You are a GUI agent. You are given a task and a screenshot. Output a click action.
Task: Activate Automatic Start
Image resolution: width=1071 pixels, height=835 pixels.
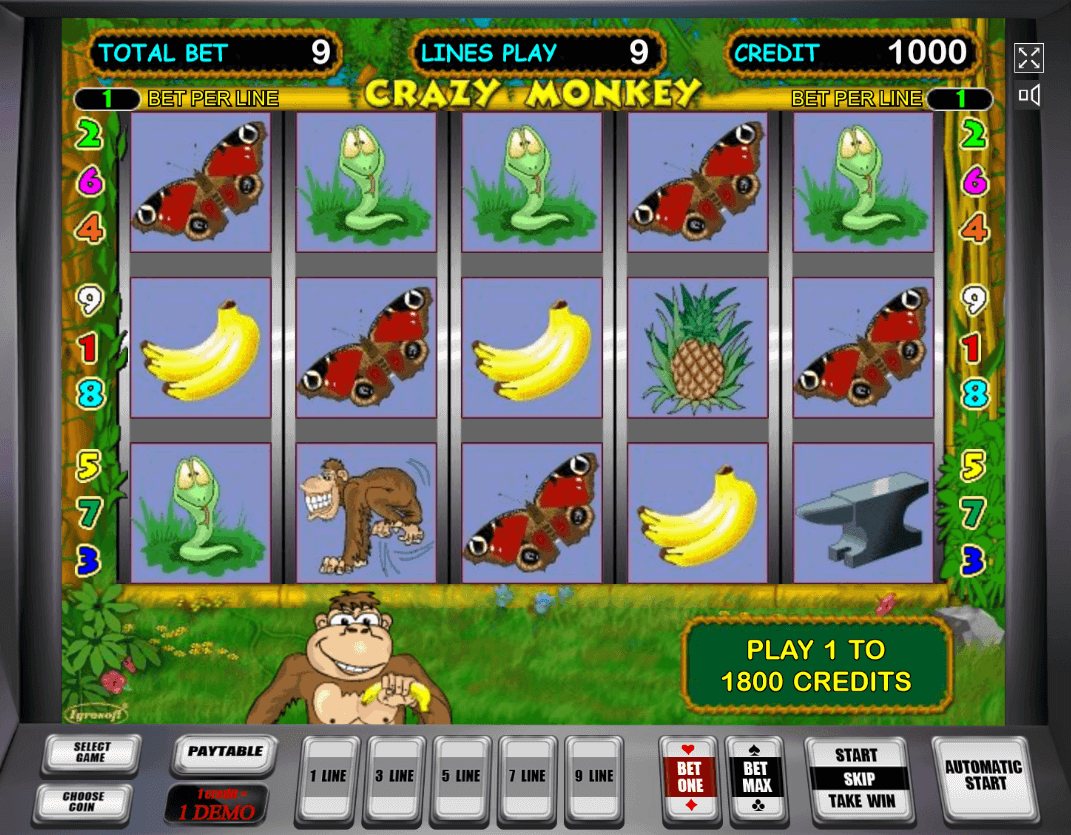(983, 776)
